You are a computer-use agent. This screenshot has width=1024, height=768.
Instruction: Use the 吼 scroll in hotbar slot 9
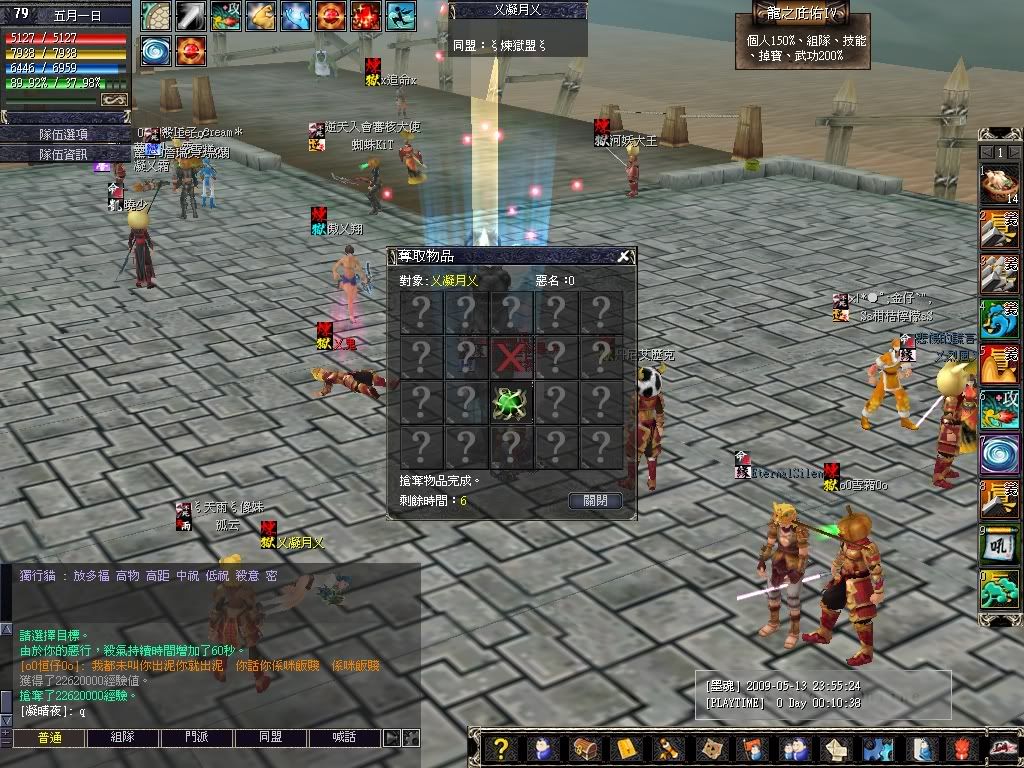click(x=999, y=545)
